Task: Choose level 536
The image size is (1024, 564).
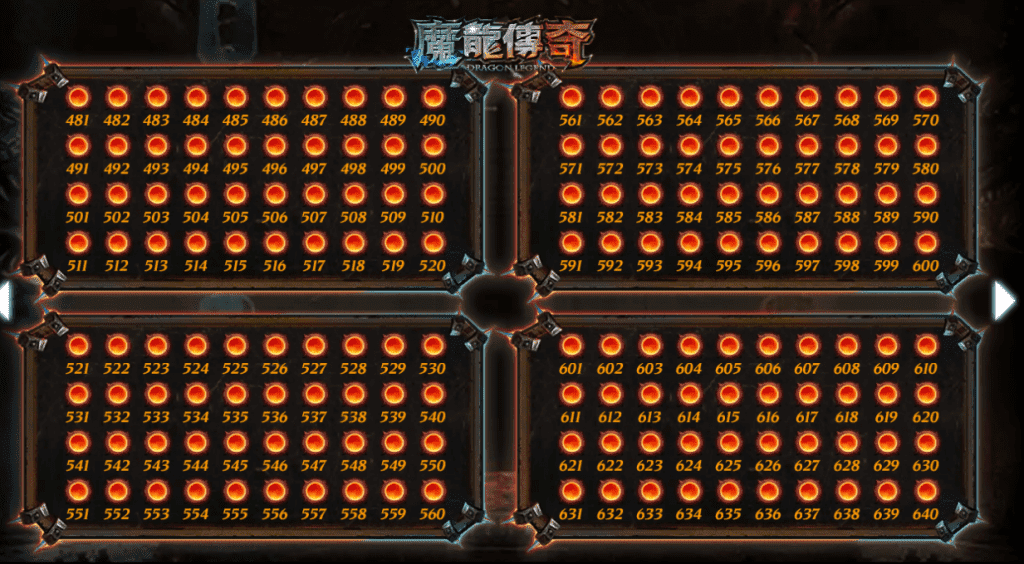Action: coord(275,394)
